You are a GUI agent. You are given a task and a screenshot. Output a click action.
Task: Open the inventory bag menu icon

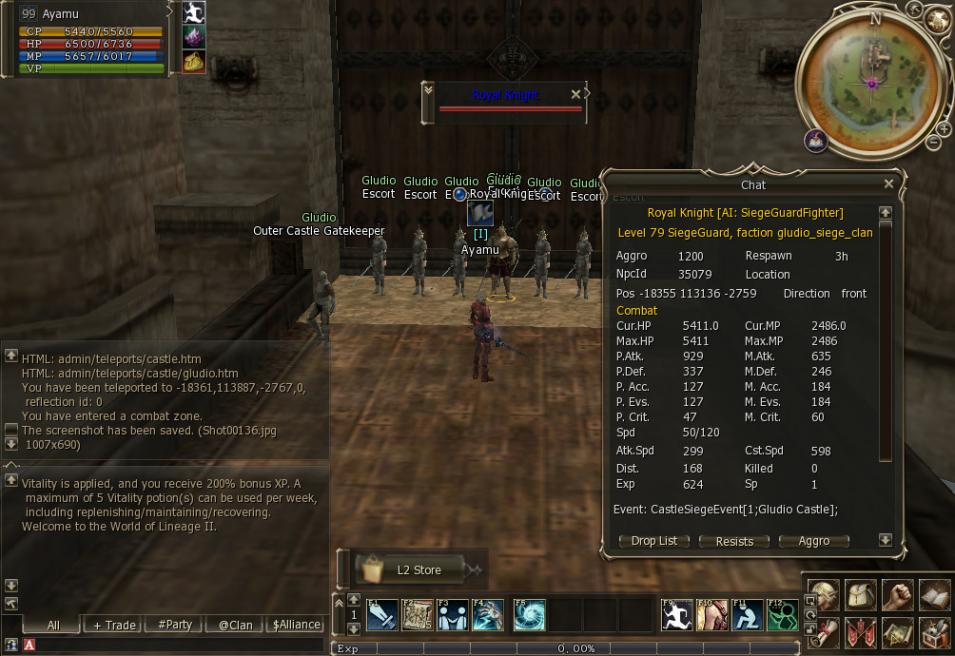(x=860, y=596)
